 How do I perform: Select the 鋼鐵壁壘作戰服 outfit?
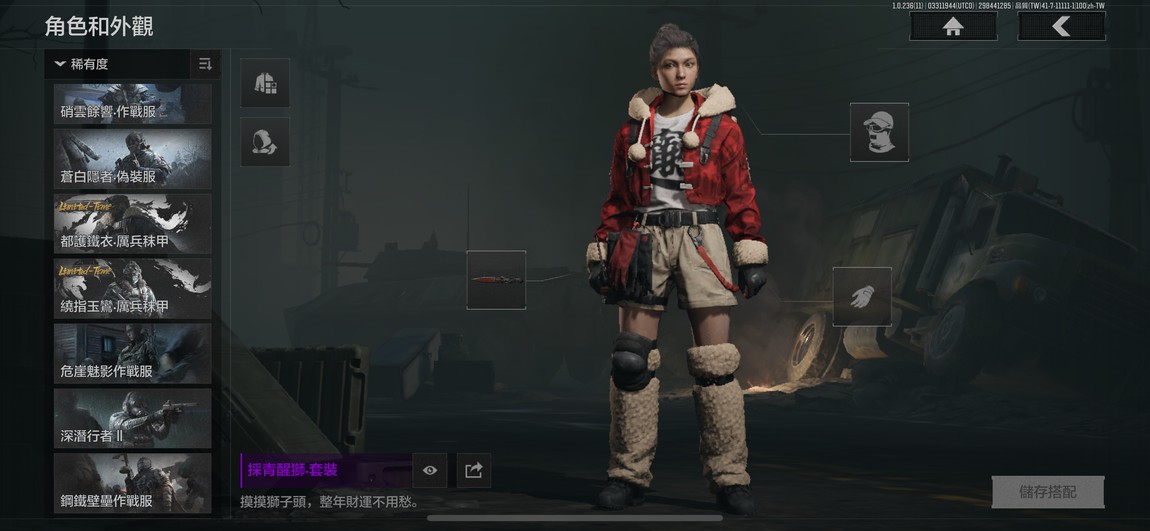133,482
